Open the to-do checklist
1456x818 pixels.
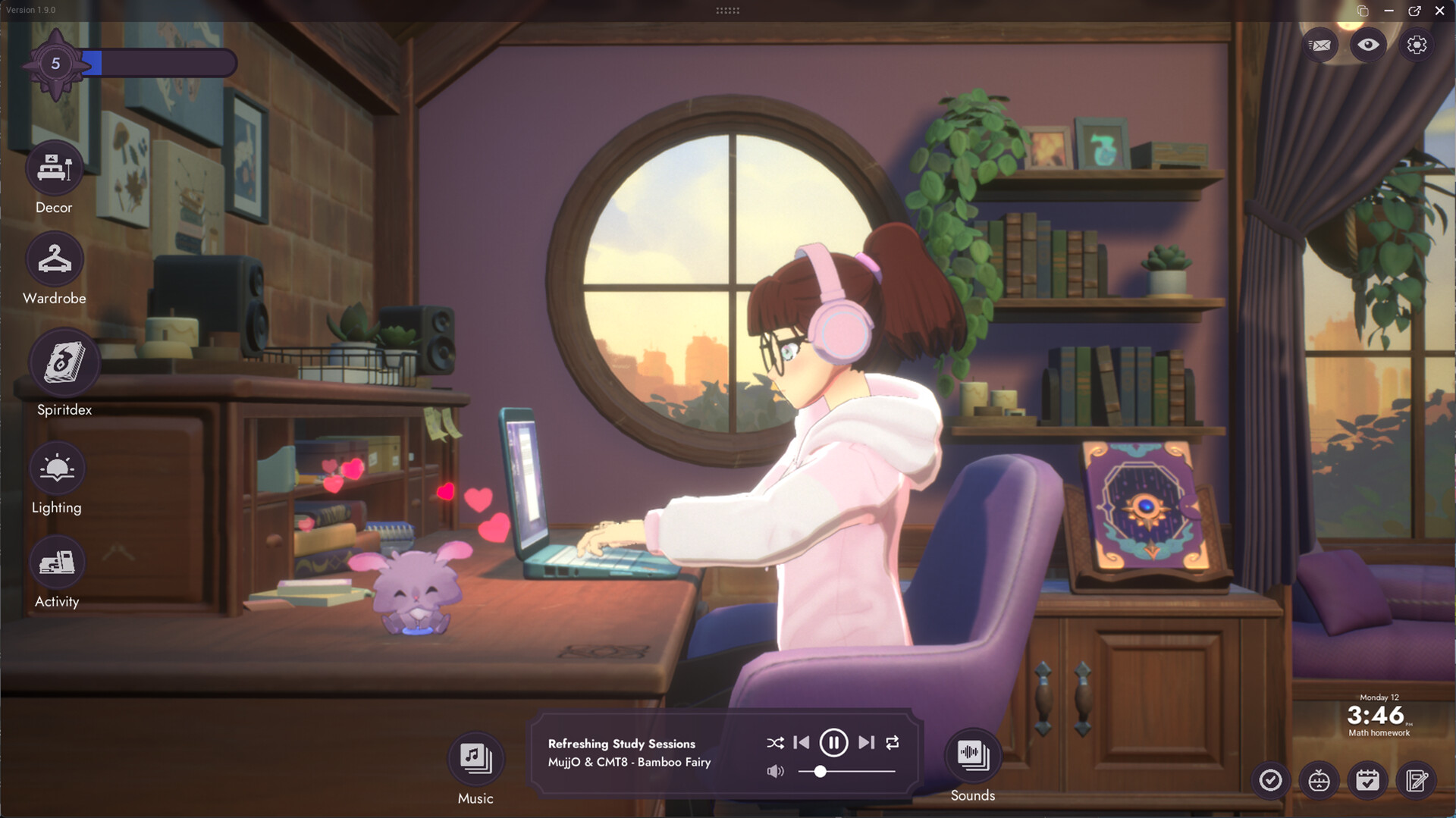click(x=1272, y=780)
